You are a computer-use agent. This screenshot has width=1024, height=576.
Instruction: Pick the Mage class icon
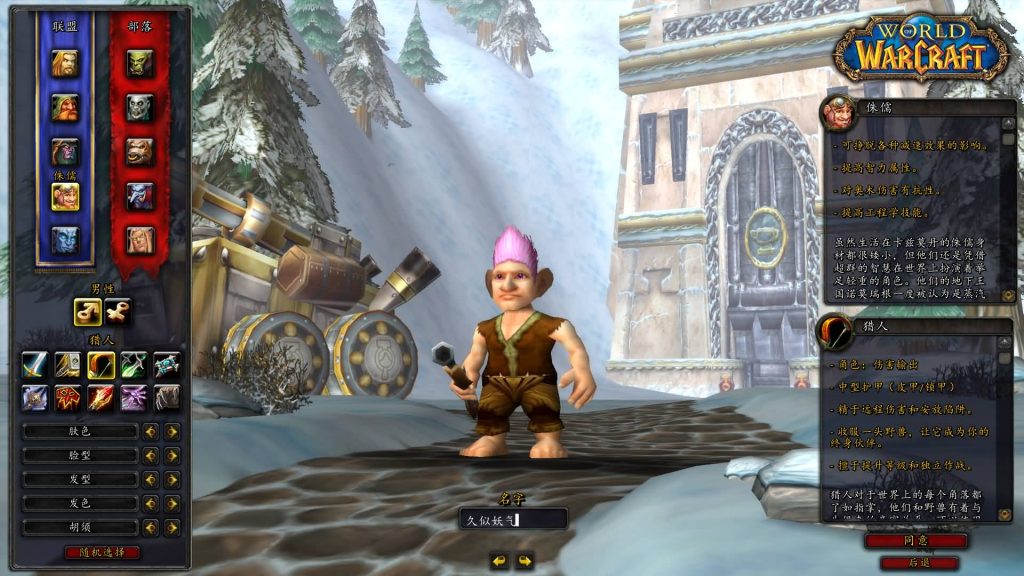pyautogui.click(x=100, y=397)
